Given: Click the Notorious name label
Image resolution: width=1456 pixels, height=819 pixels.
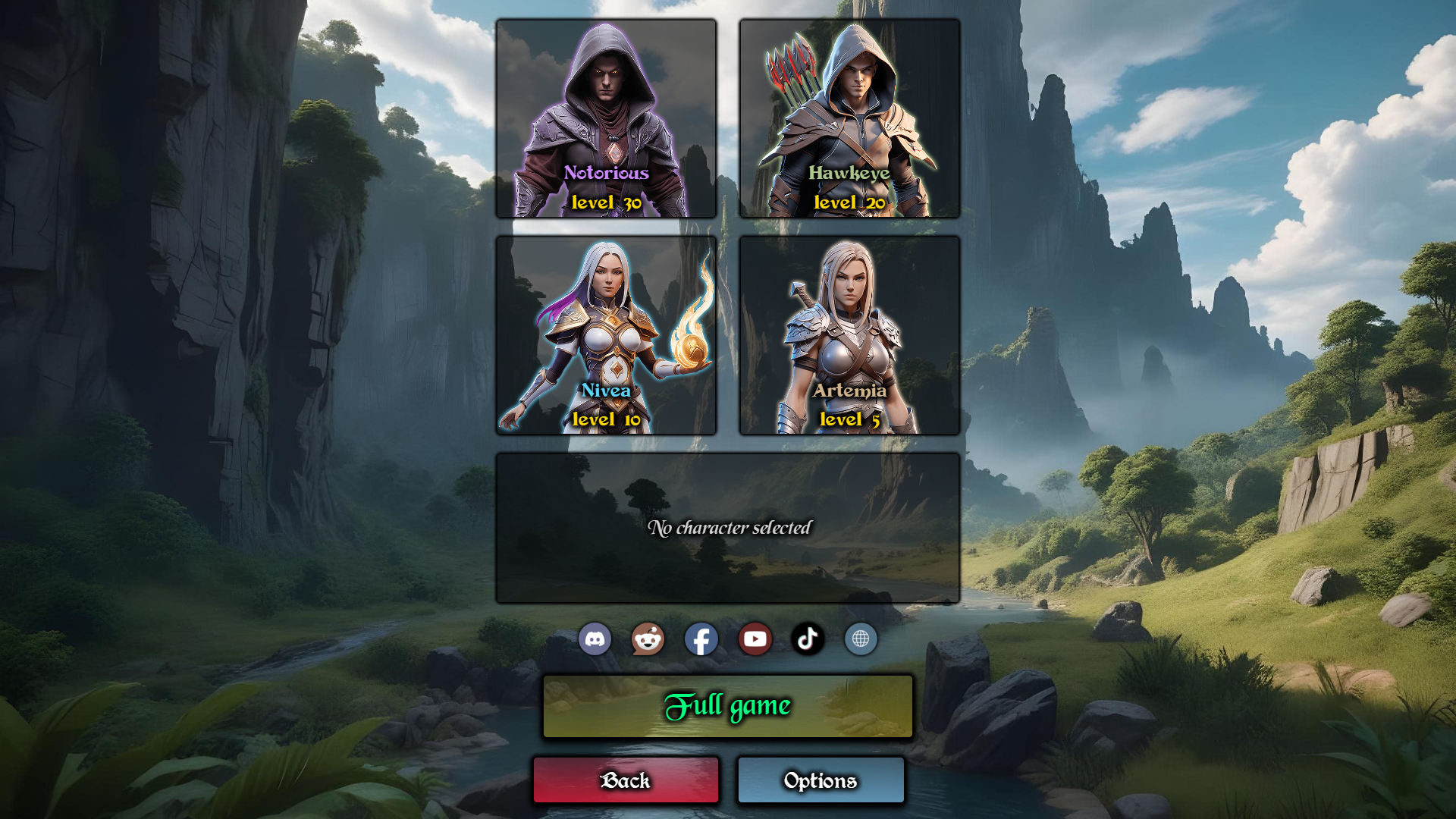Looking at the screenshot, I should (606, 174).
